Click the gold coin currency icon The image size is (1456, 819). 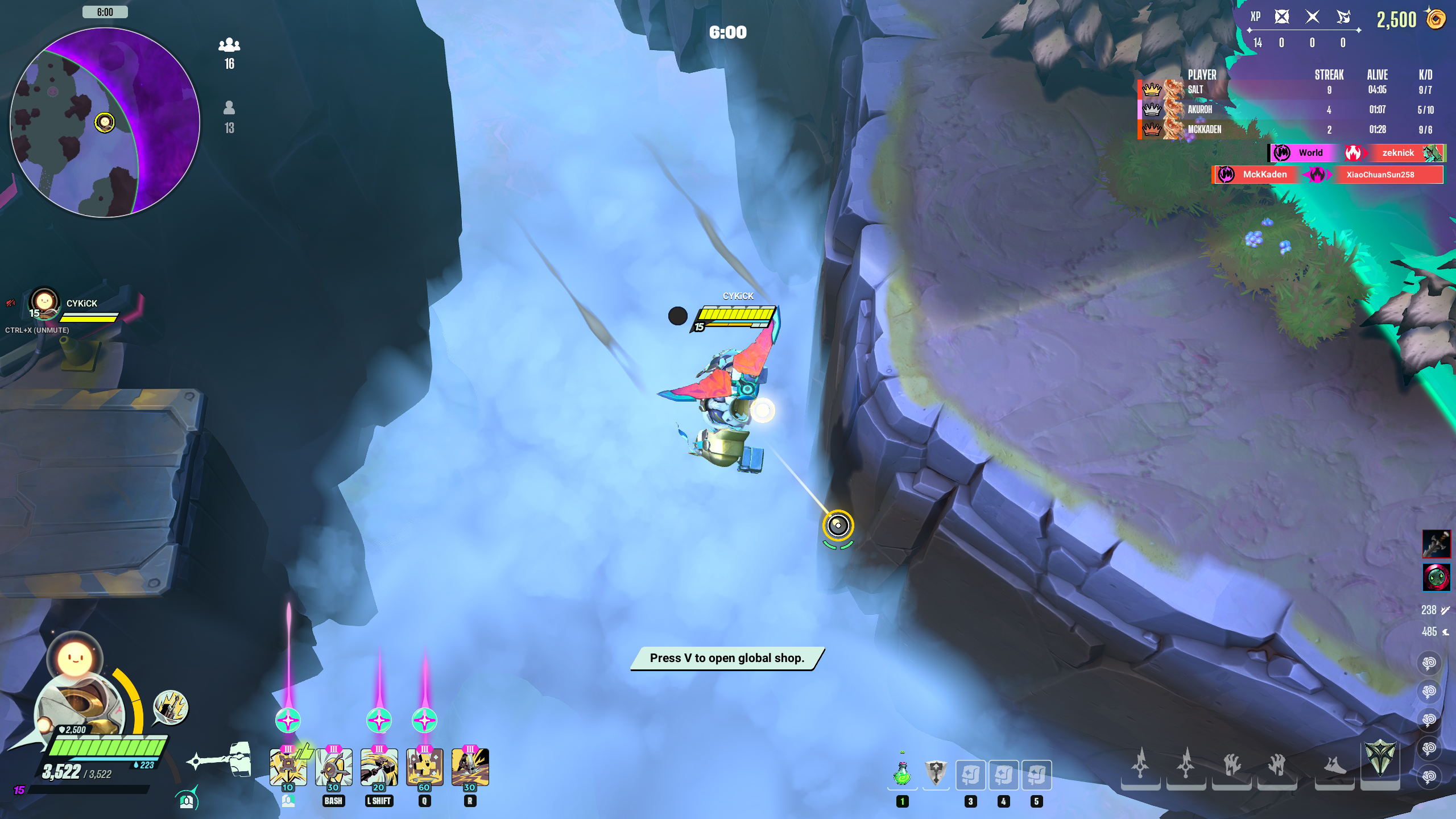point(1436,19)
